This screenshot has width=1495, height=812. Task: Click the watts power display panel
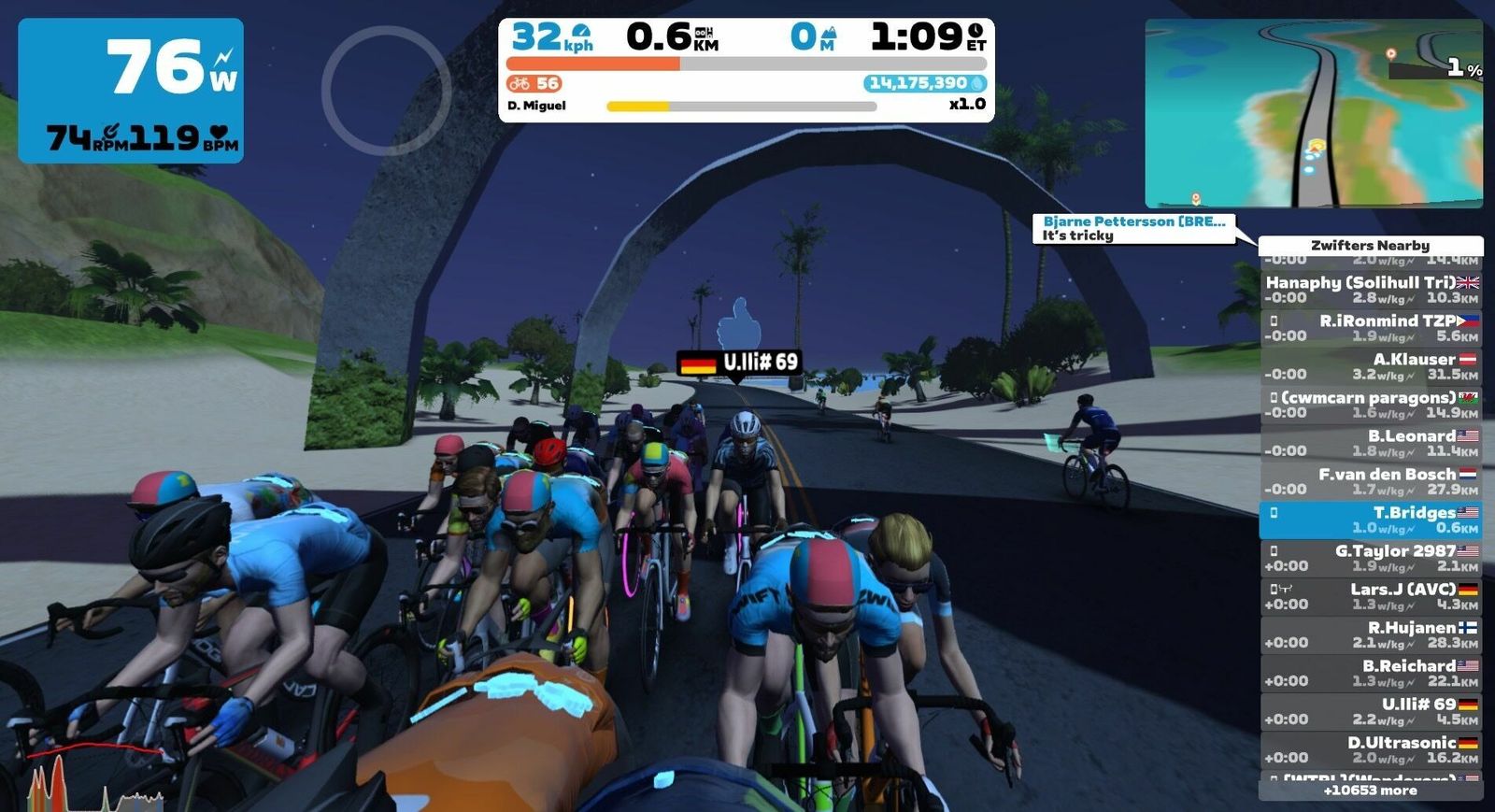click(131, 91)
